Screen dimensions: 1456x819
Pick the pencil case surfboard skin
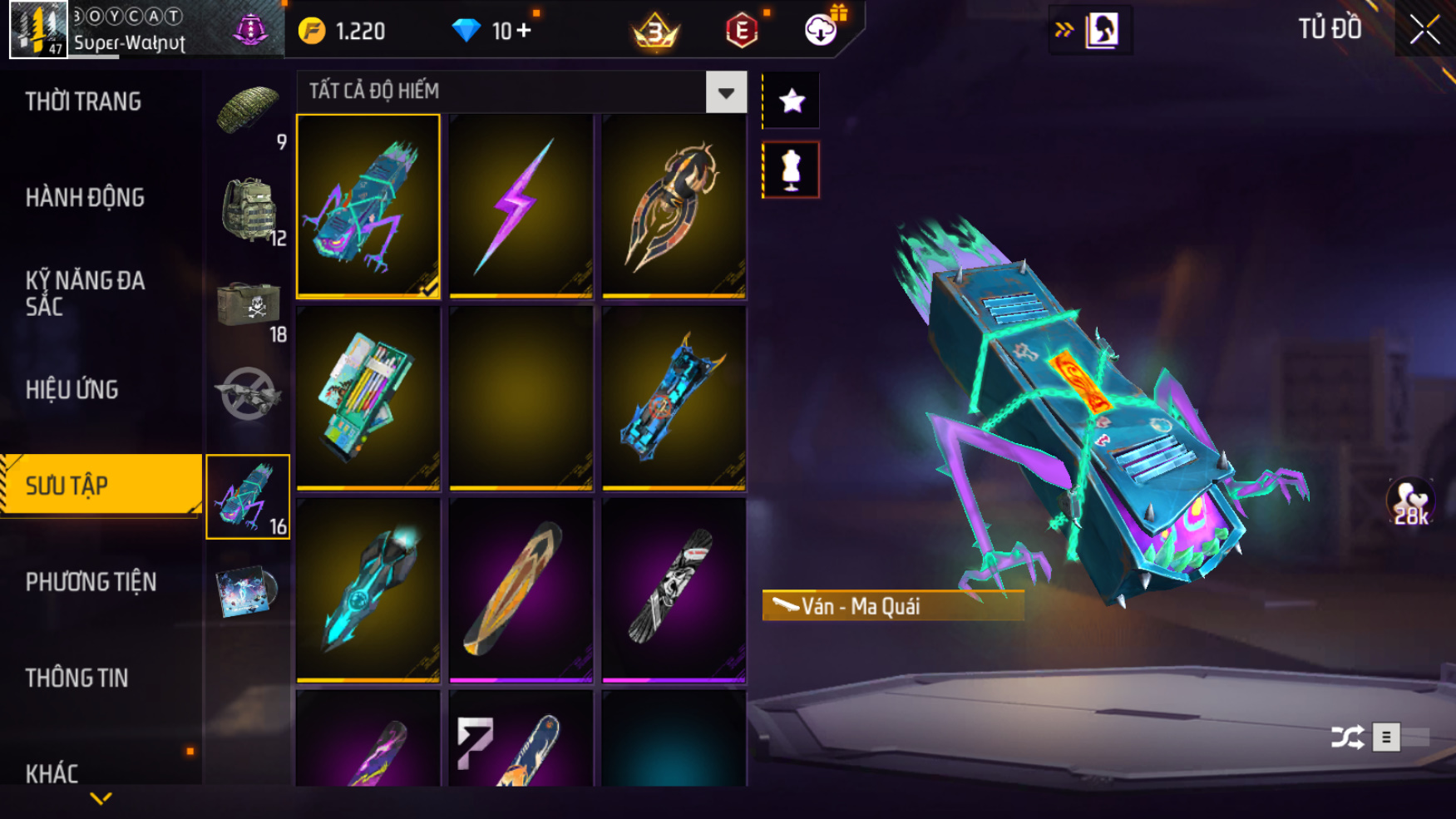(368, 397)
